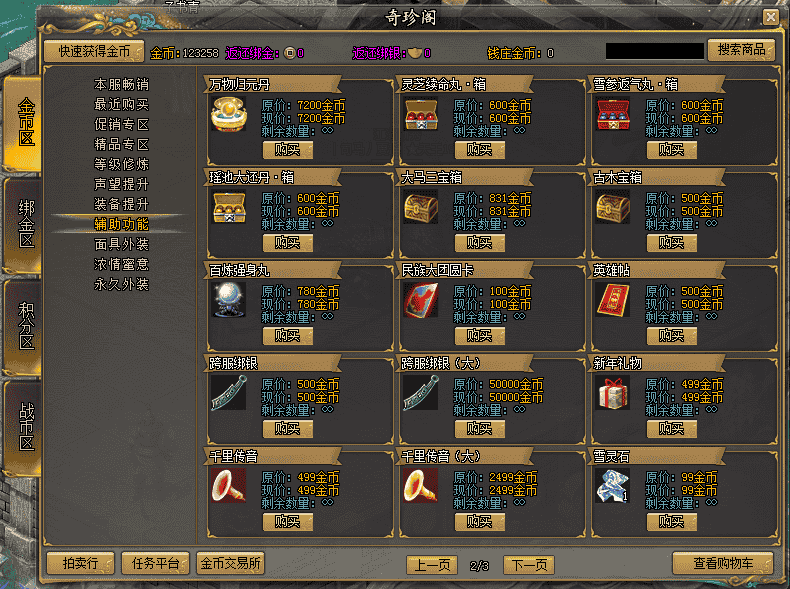This screenshot has width=790, height=589.
Task: Select the 千里传音 horn icon
Action: [x=228, y=486]
